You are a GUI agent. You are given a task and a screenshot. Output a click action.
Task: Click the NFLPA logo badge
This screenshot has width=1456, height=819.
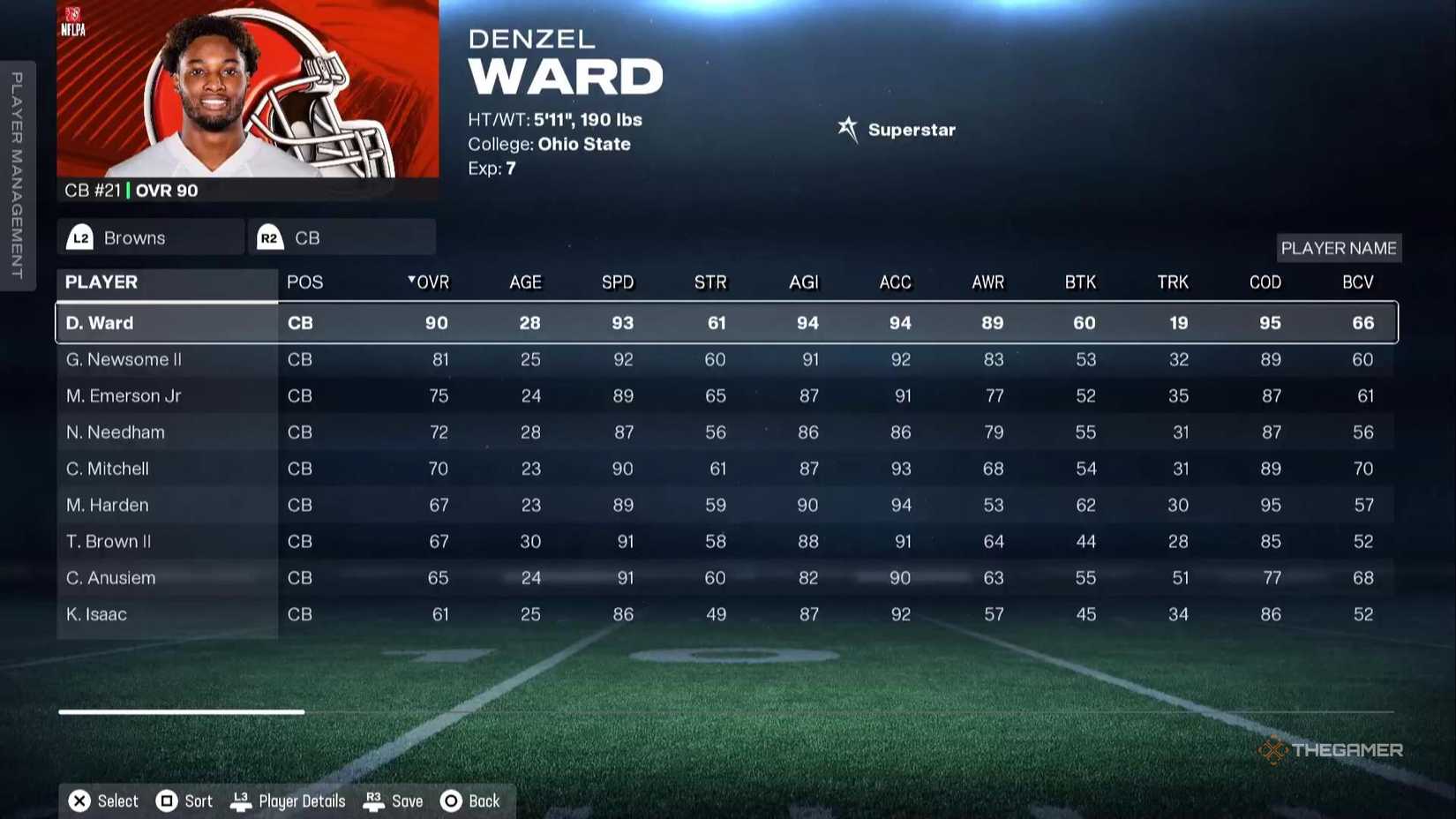click(75, 19)
